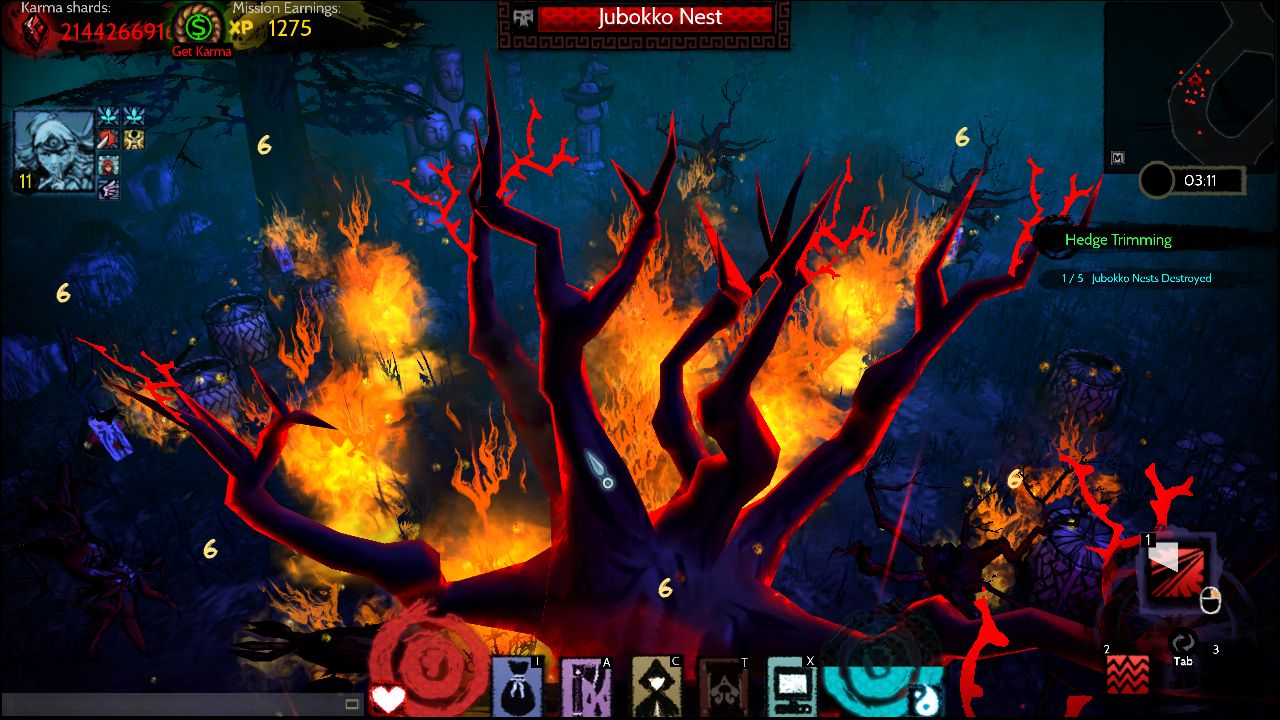
Task: Open the money bag inventory icon
Action: 517,687
